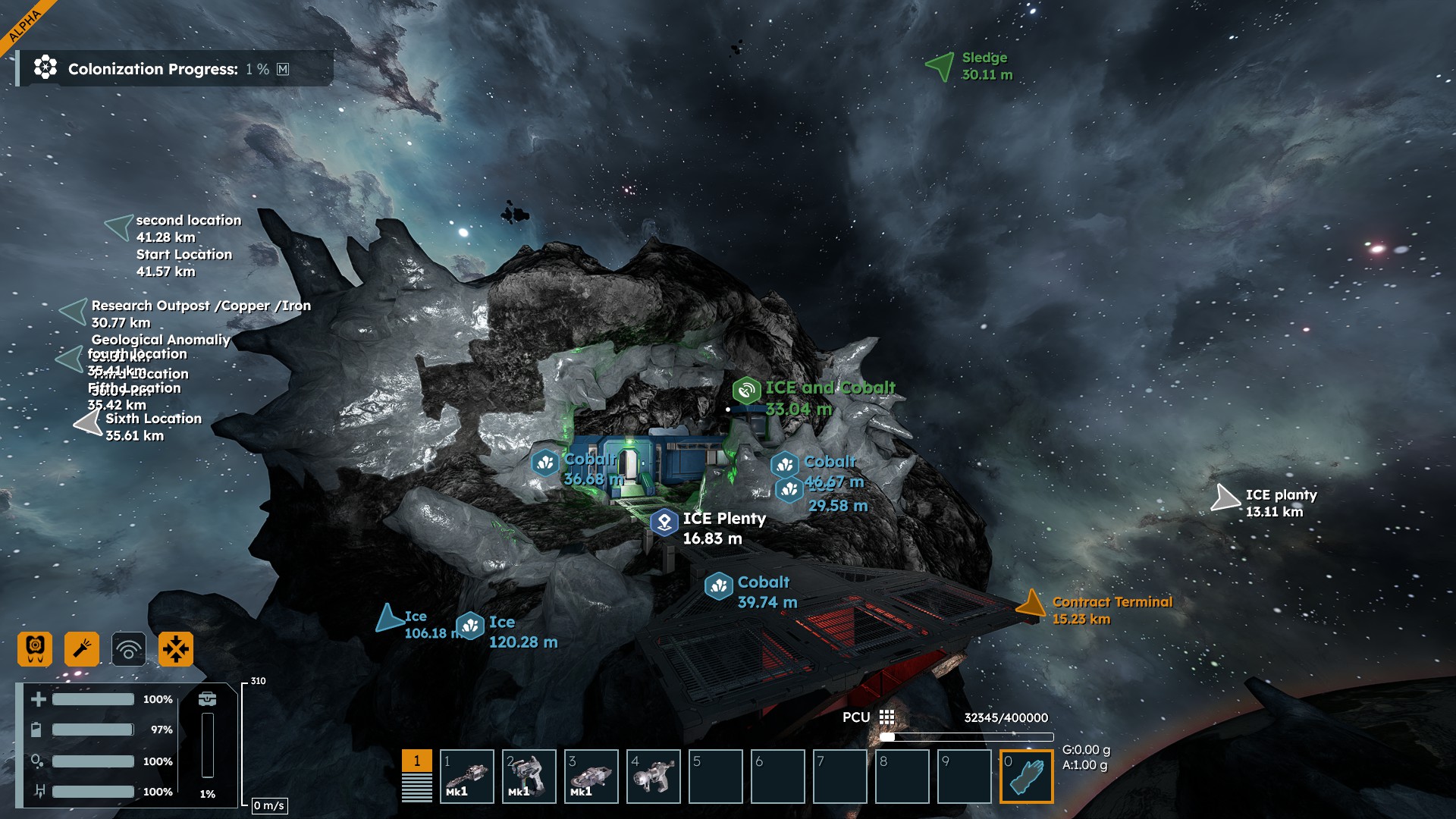Select the grinder in slot 3
This screenshot has height=819, width=1456.
pyautogui.click(x=591, y=777)
